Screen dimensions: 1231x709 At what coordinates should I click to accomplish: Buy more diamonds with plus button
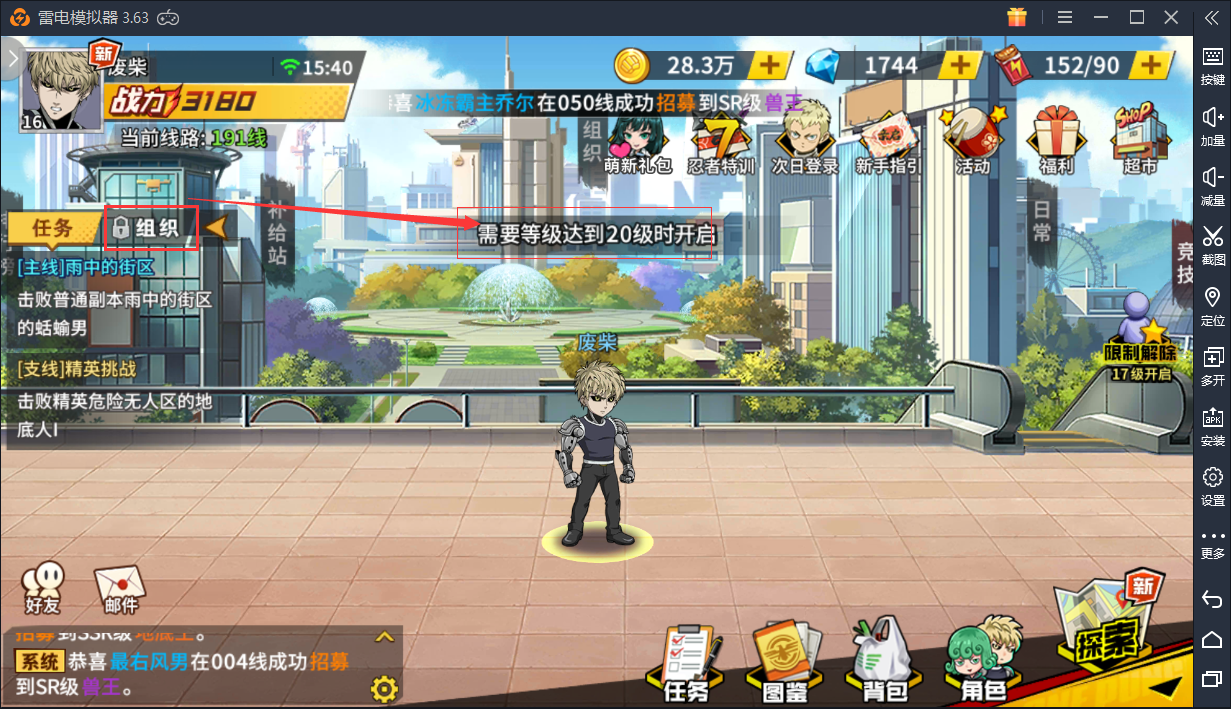(961, 66)
